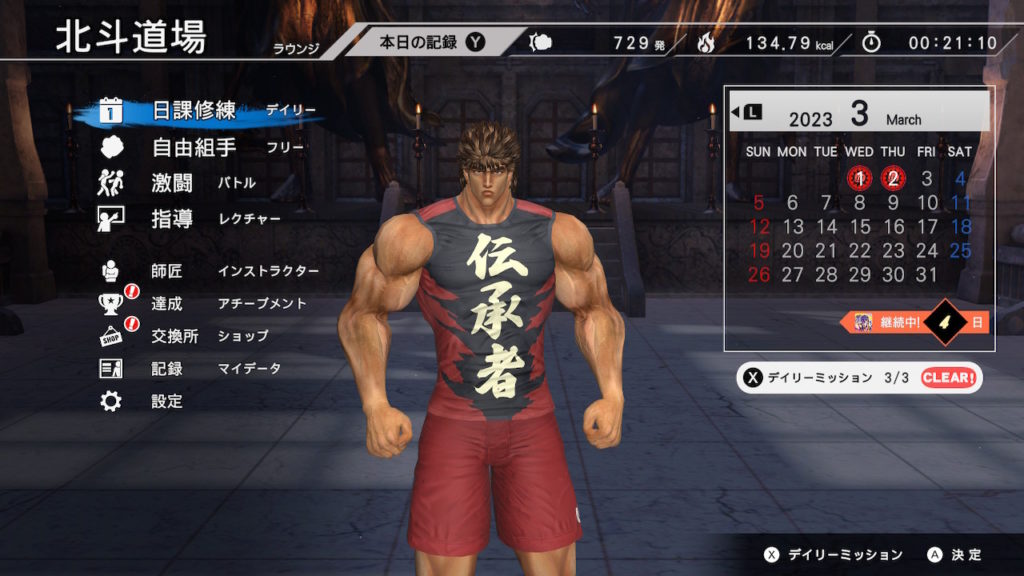Choose 自由組手 free sparring mode
Image resolution: width=1024 pixels, height=576 pixels.
pyautogui.click(x=193, y=148)
